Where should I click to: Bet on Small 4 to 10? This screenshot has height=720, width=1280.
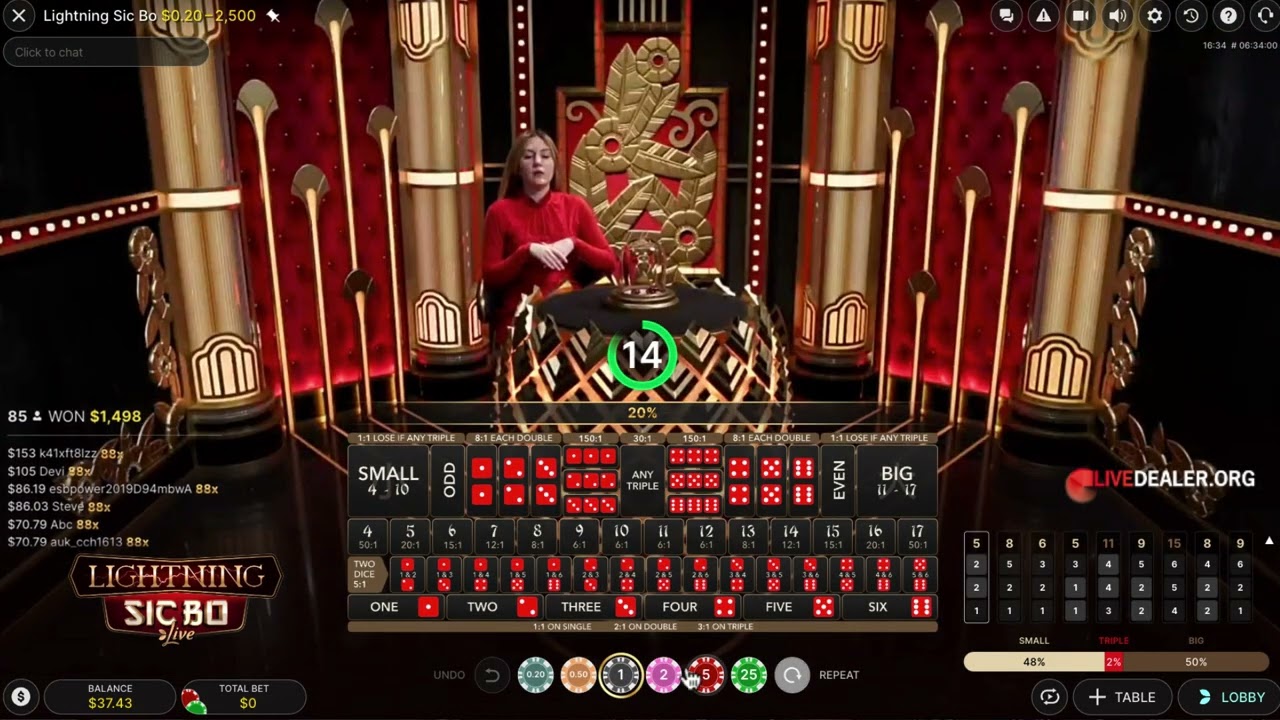click(388, 479)
